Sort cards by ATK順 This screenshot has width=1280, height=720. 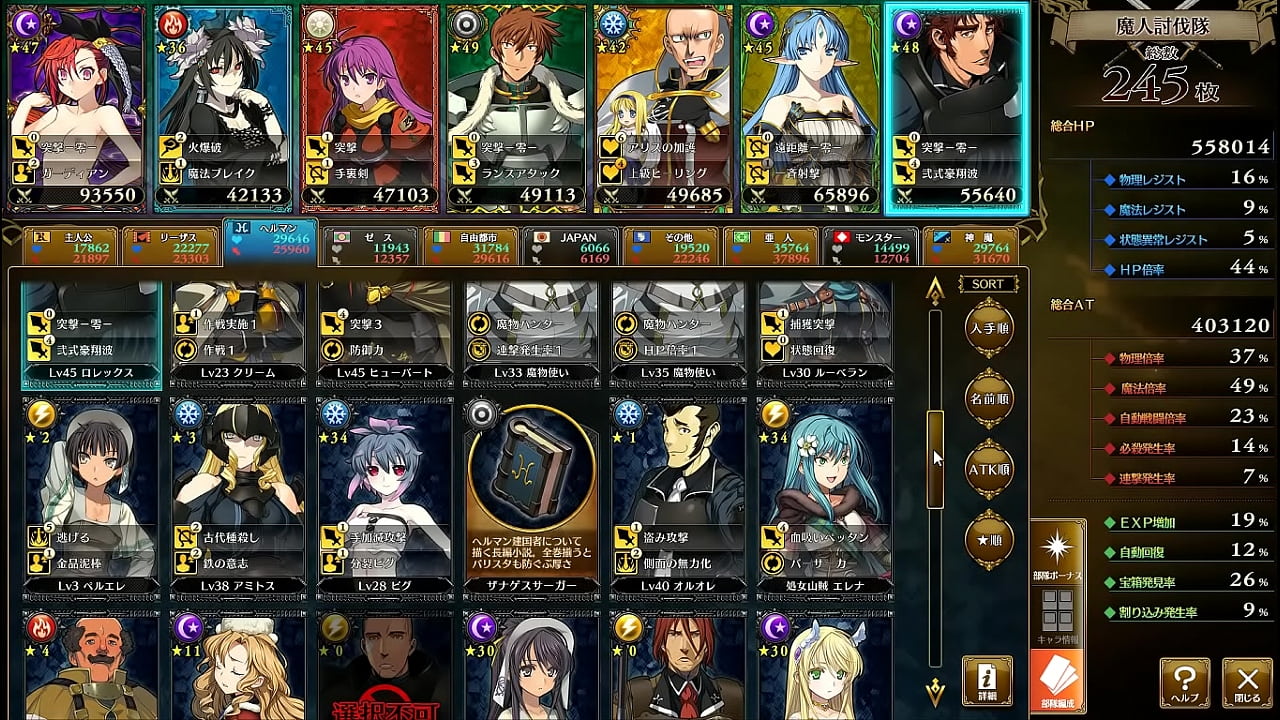(x=988, y=468)
